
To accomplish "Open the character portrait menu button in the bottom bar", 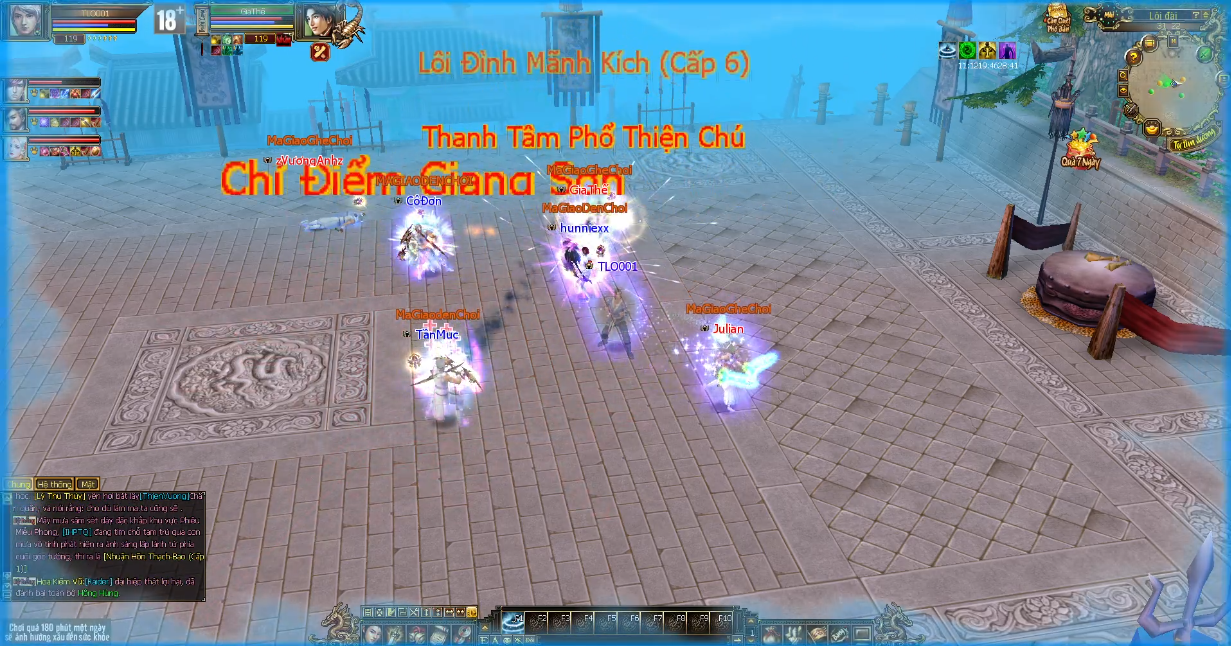I will (373, 634).
